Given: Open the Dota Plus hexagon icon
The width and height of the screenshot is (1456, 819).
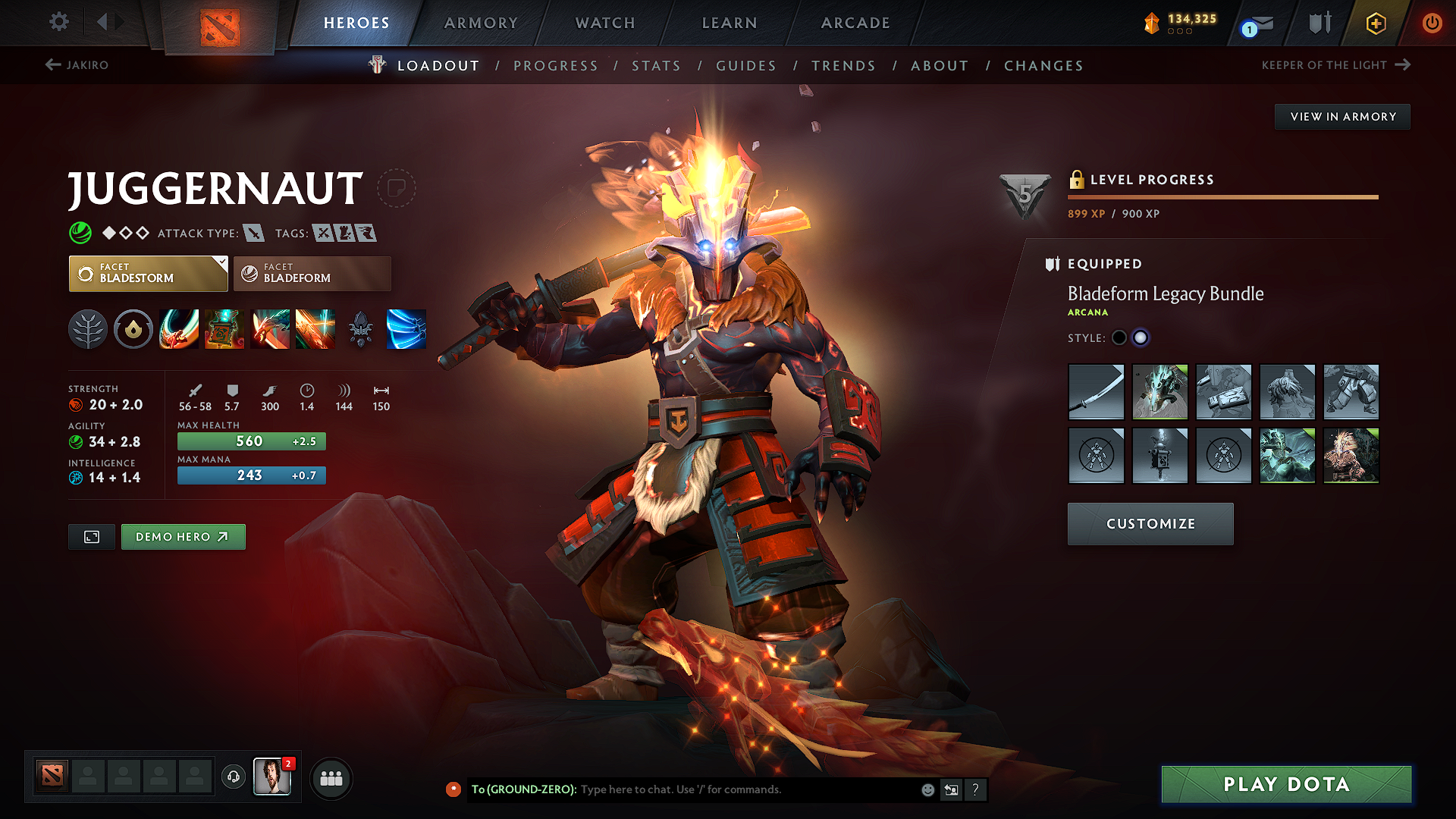Looking at the screenshot, I should pos(1375,23).
